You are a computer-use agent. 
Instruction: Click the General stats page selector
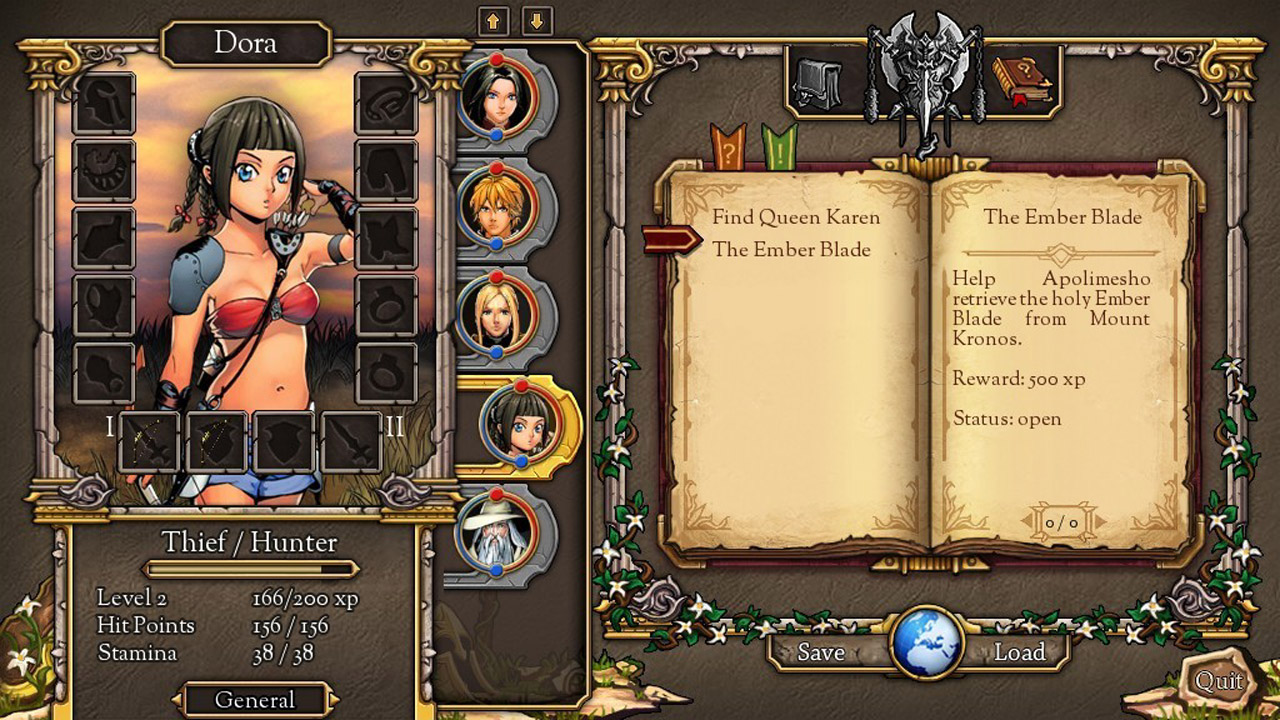point(255,699)
